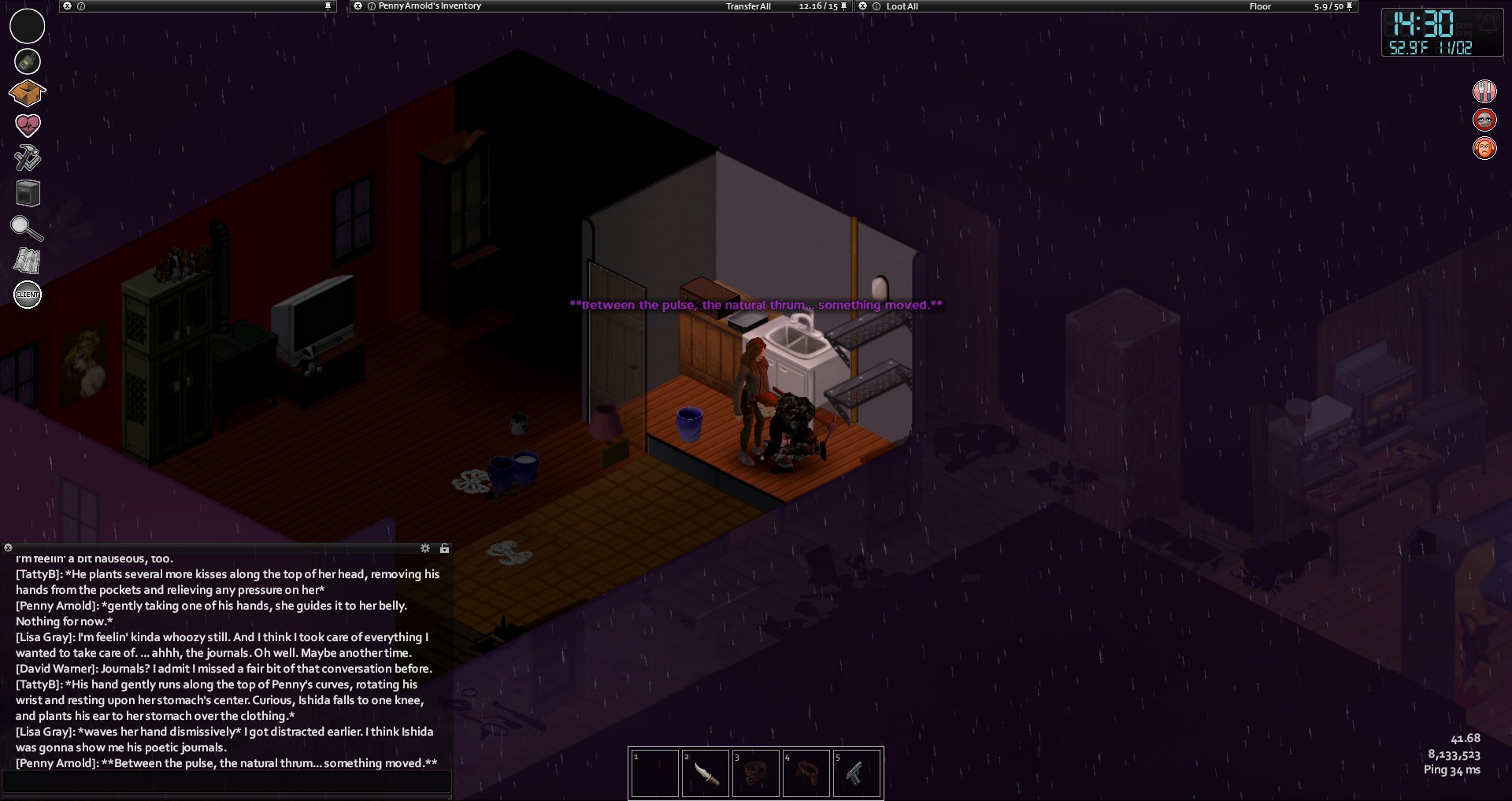This screenshot has height=801, width=1512.
Task: Close the Loot All floor panel
Action: pyautogui.click(x=863, y=6)
